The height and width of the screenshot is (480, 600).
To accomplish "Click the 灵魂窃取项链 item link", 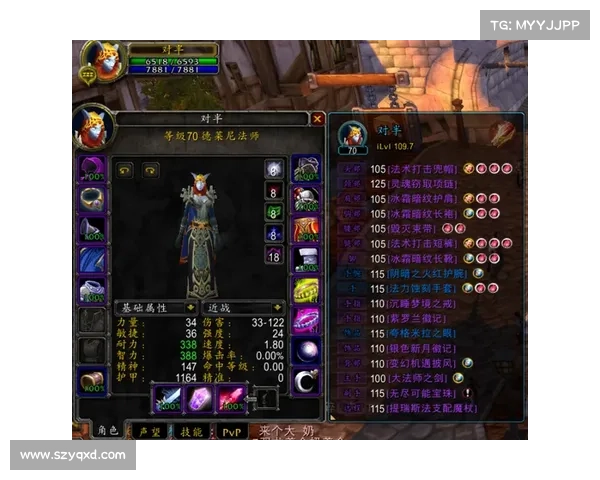I will tap(417, 184).
